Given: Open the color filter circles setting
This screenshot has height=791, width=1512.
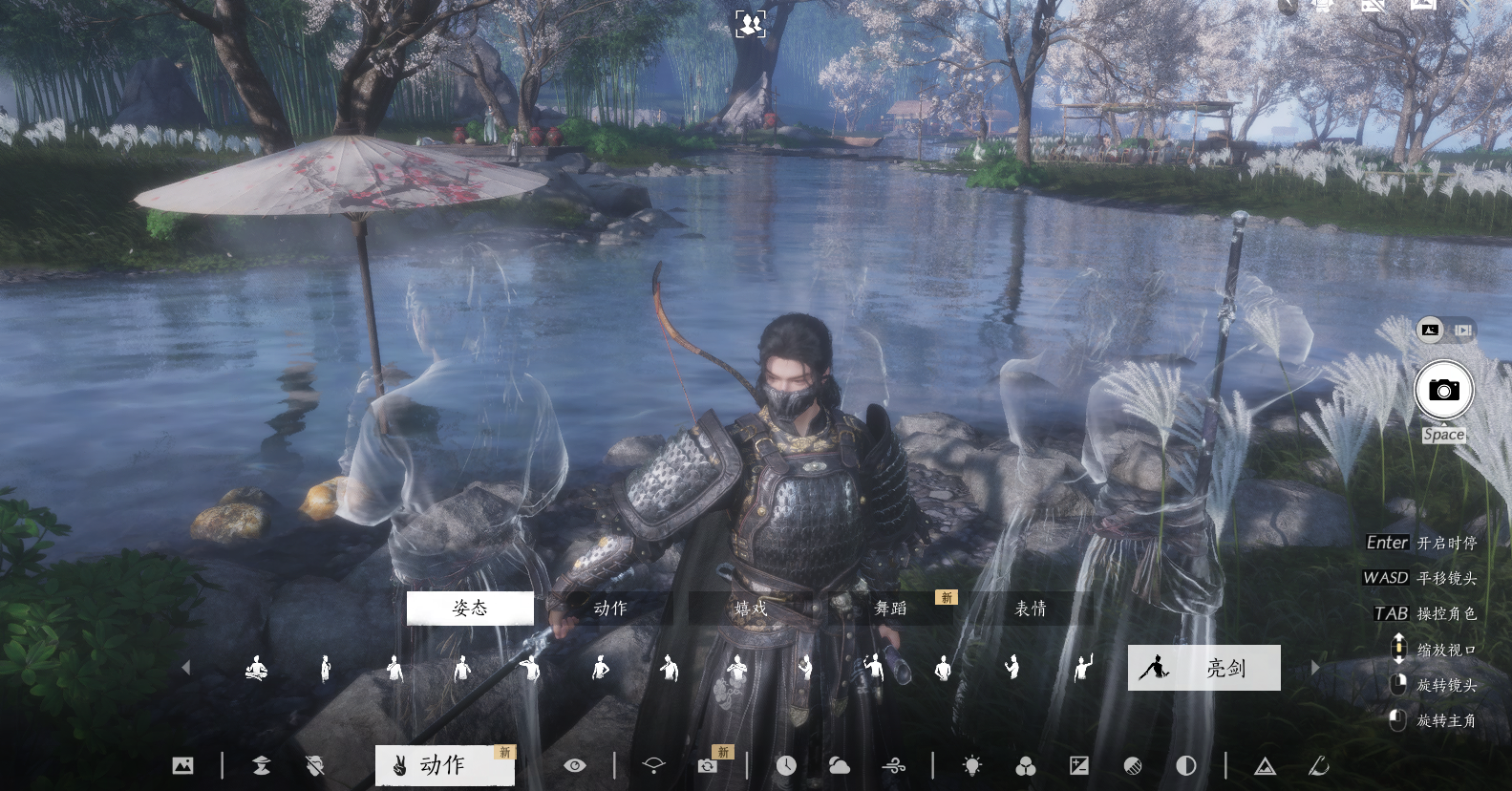Looking at the screenshot, I should pyautogui.click(x=1026, y=766).
